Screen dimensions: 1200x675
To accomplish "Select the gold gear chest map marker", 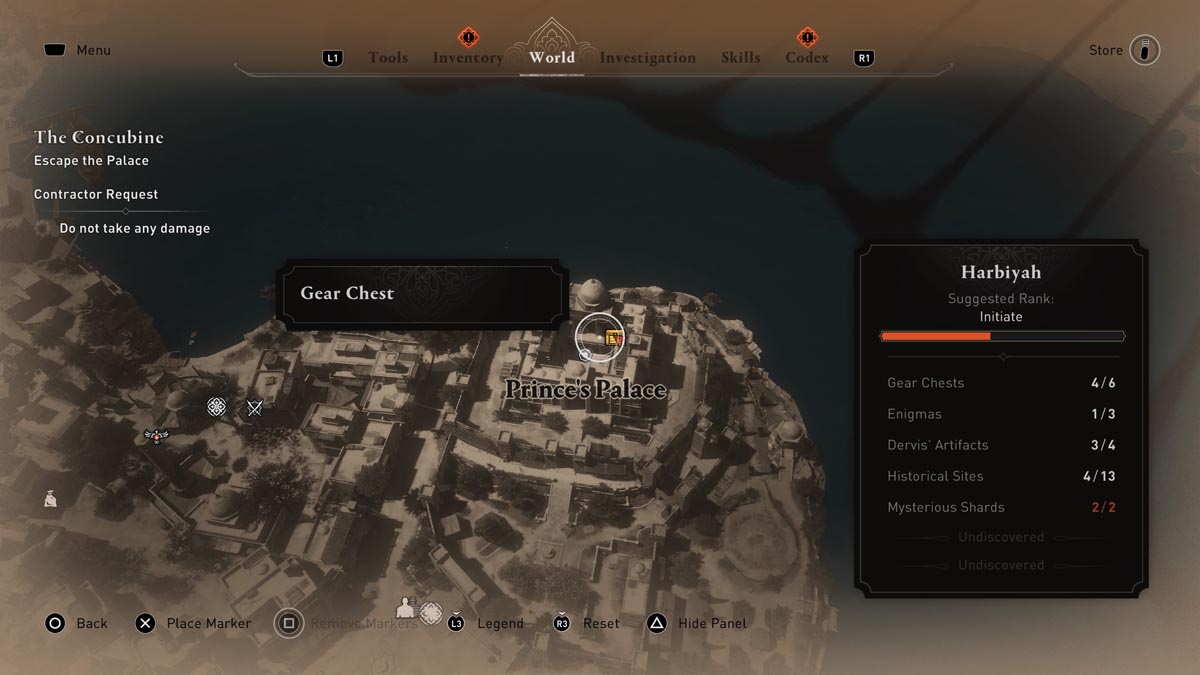I will (x=614, y=339).
